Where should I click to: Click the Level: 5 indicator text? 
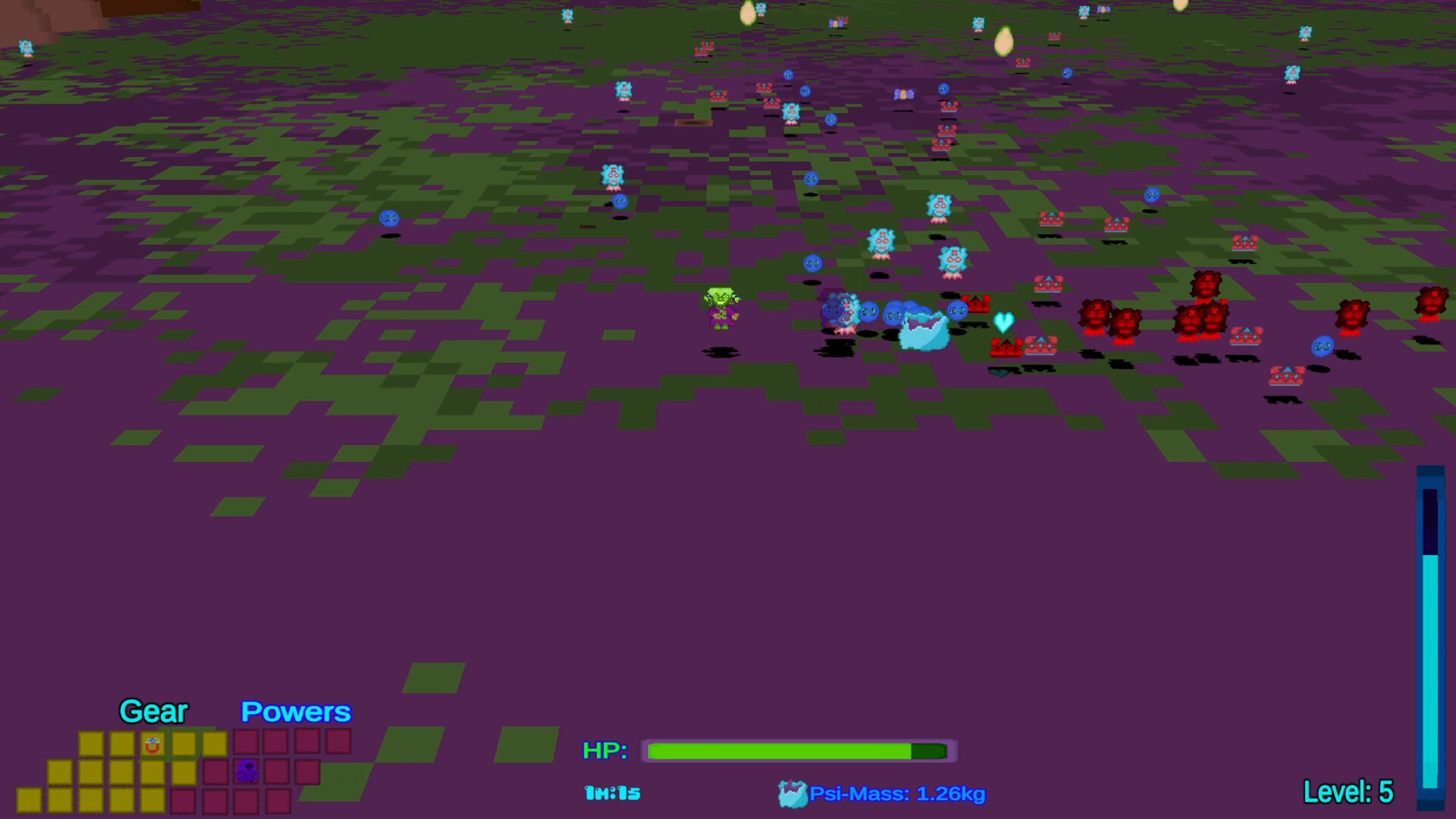(x=1350, y=792)
